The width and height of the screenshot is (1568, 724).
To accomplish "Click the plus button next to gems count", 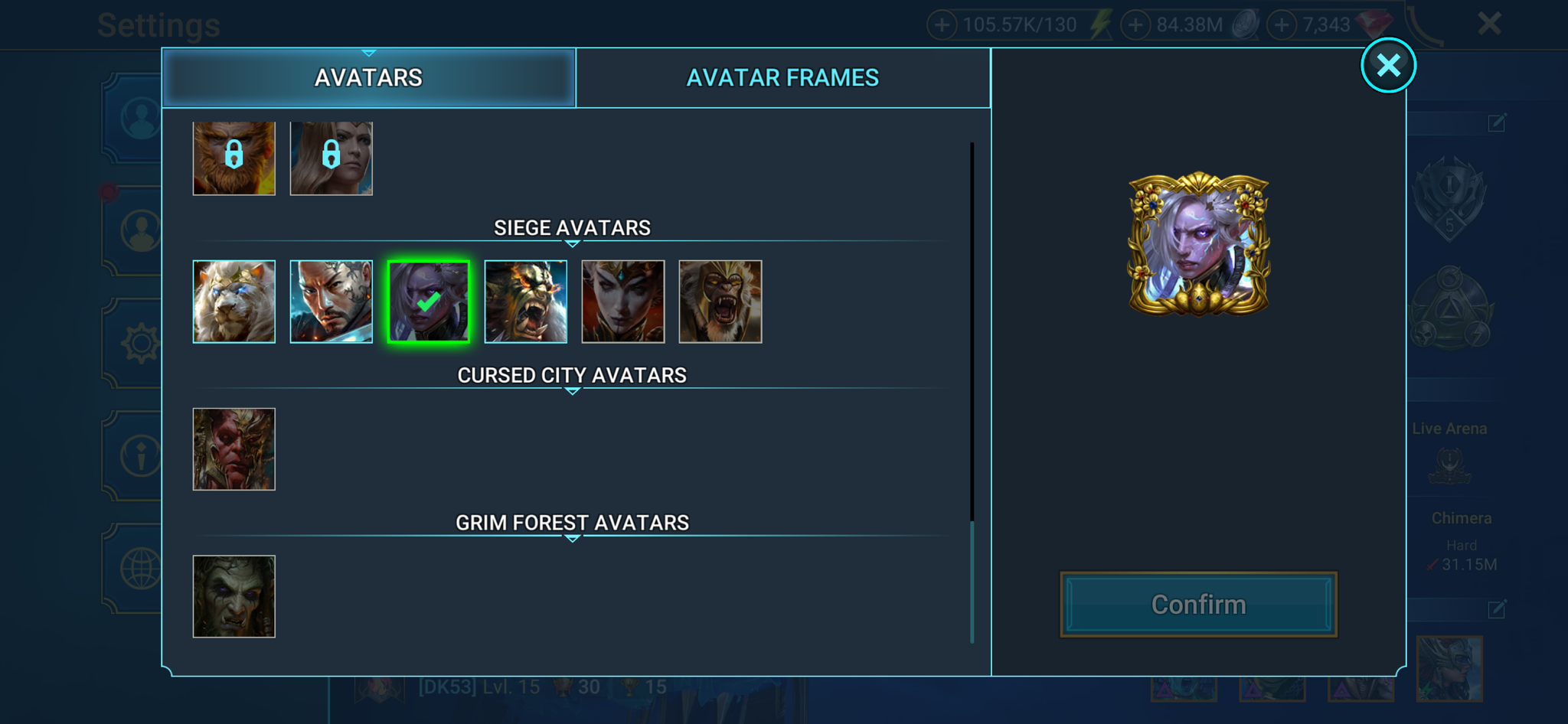I will coord(1281,24).
